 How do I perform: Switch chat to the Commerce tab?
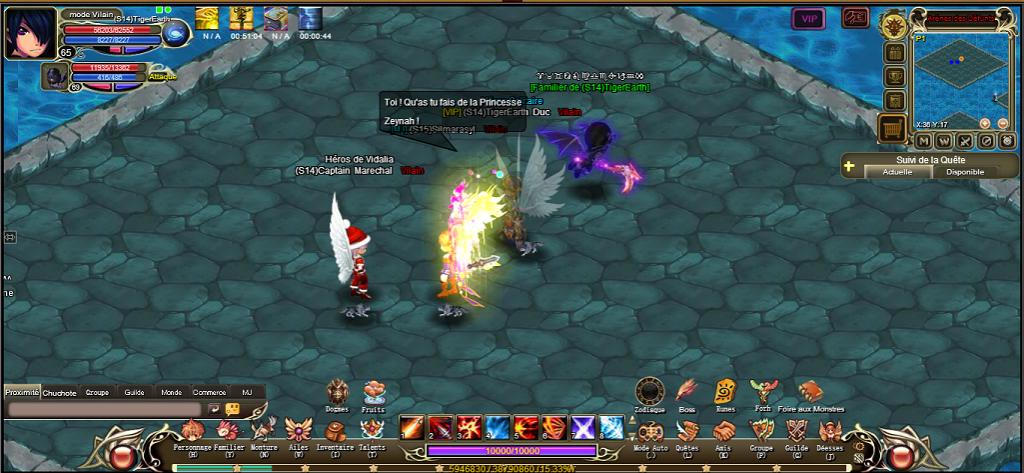(x=208, y=393)
